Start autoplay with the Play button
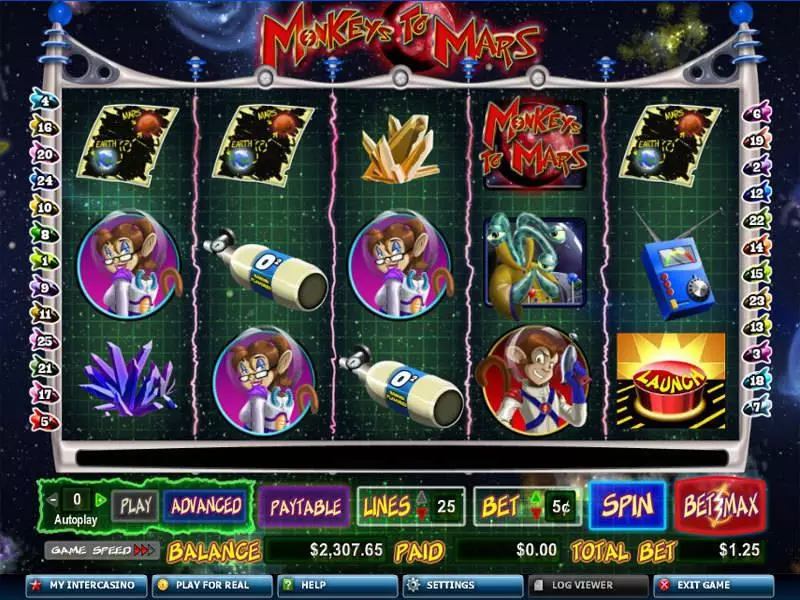 point(133,506)
